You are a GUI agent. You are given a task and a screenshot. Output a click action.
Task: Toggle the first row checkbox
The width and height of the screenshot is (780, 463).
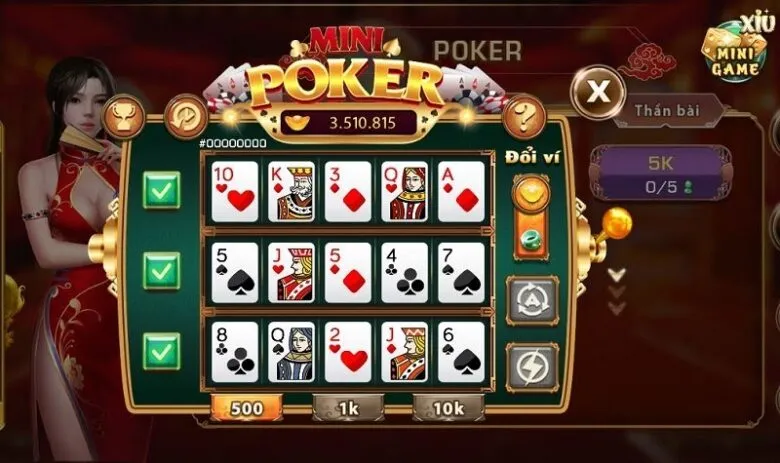[160, 190]
